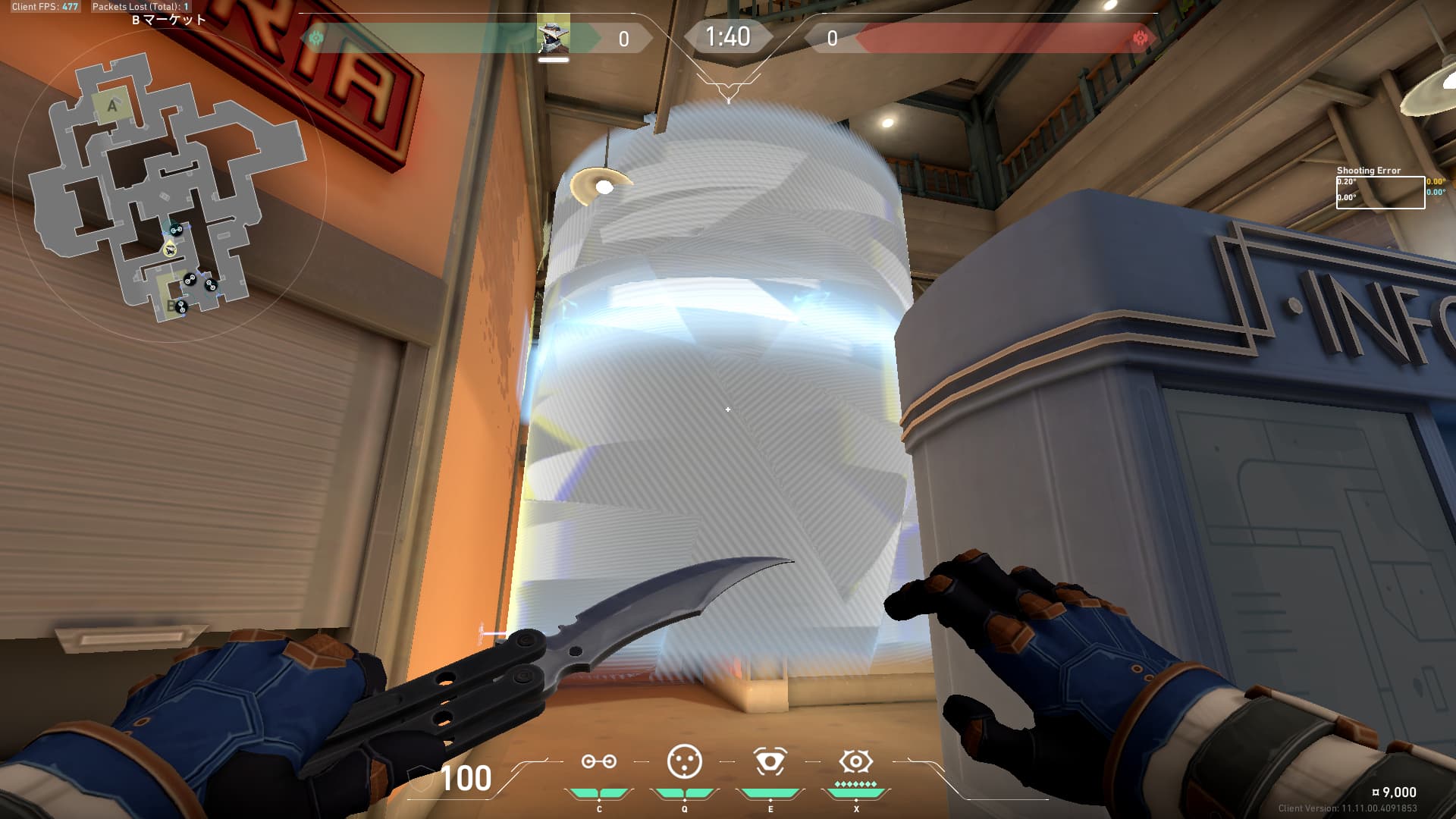
Task: Select the Cyber Cage ability icon
Action: click(x=684, y=762)
